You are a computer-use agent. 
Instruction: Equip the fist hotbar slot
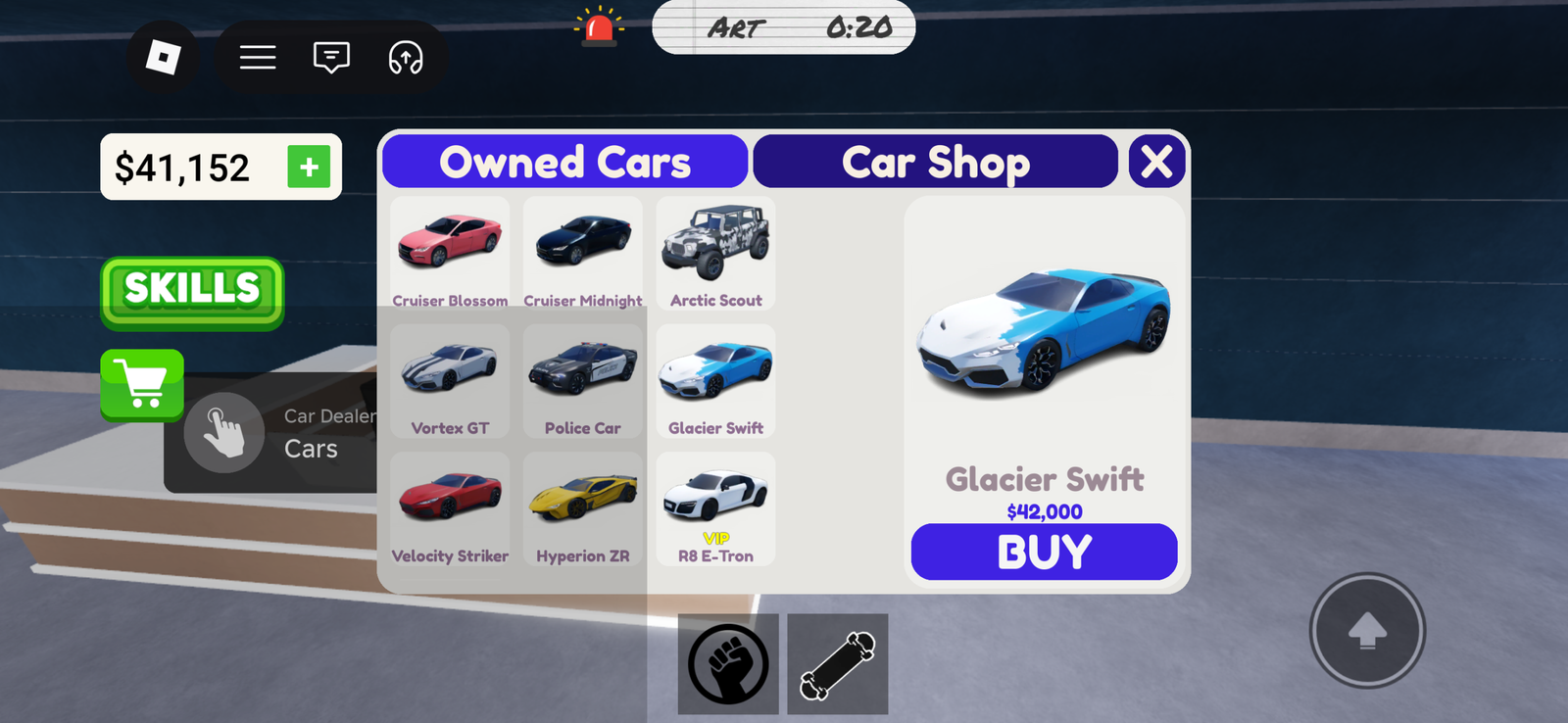pyautogui.click(x=728, y=664)
